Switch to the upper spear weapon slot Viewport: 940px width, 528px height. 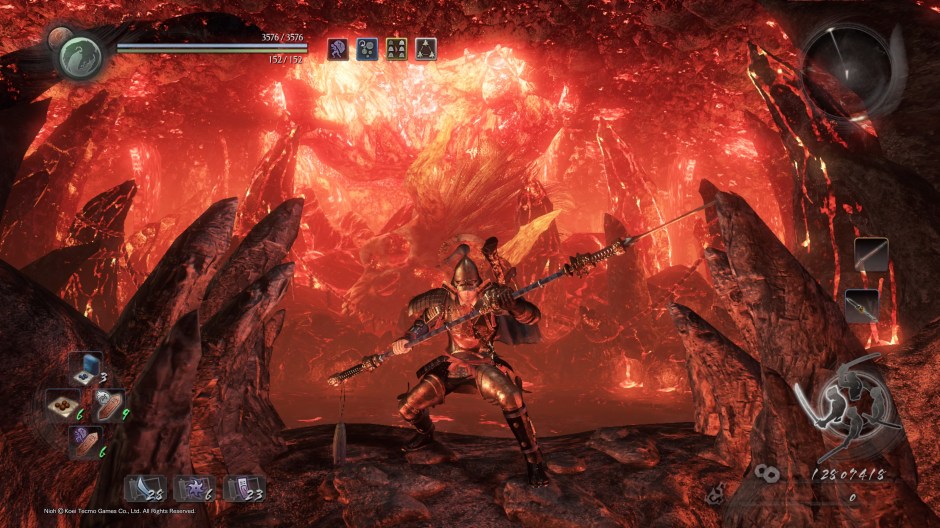click(x=871, y=254)
